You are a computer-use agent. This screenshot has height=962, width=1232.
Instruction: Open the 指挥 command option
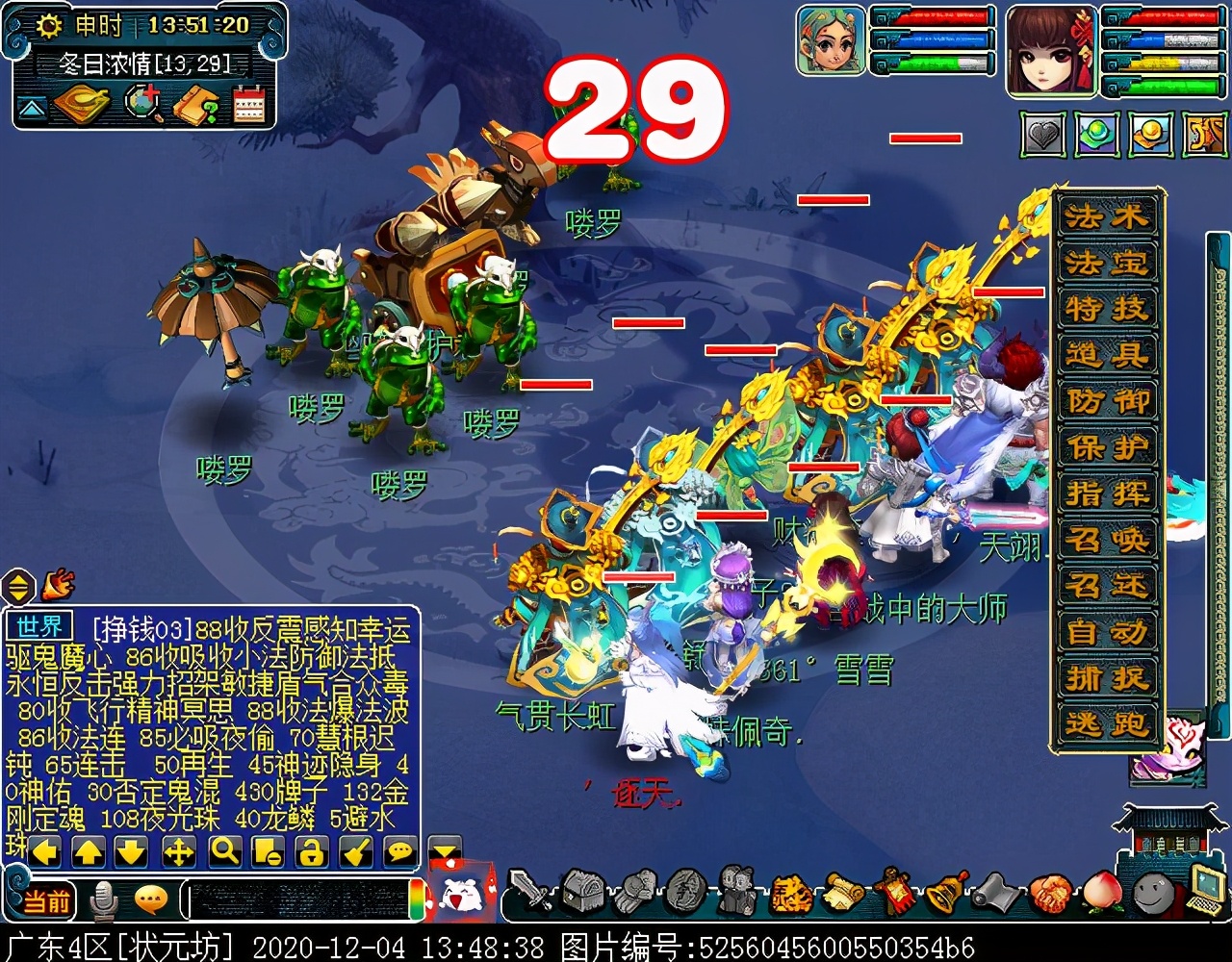(x=1107, y=494)
